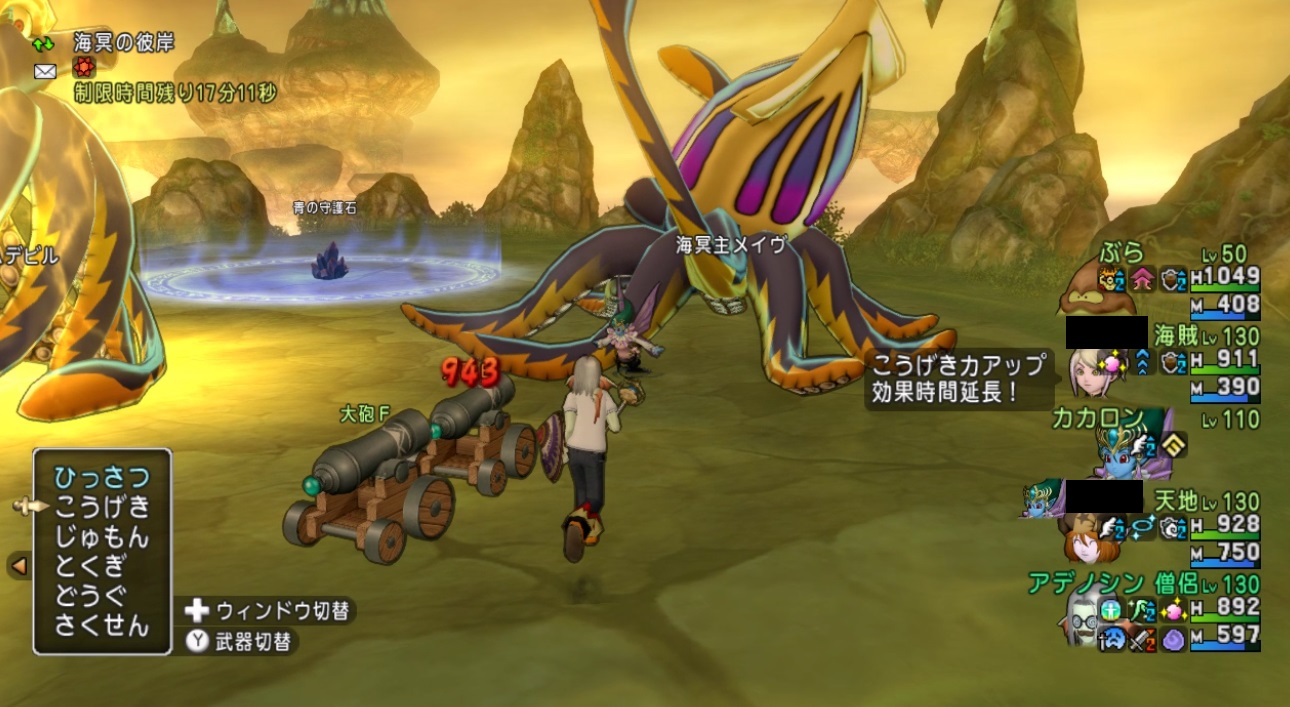This screenshot has width=1290, height=707.
Task: Choose the さくせん tactics command
Action: pyautogui.click(x=102, y=627)
